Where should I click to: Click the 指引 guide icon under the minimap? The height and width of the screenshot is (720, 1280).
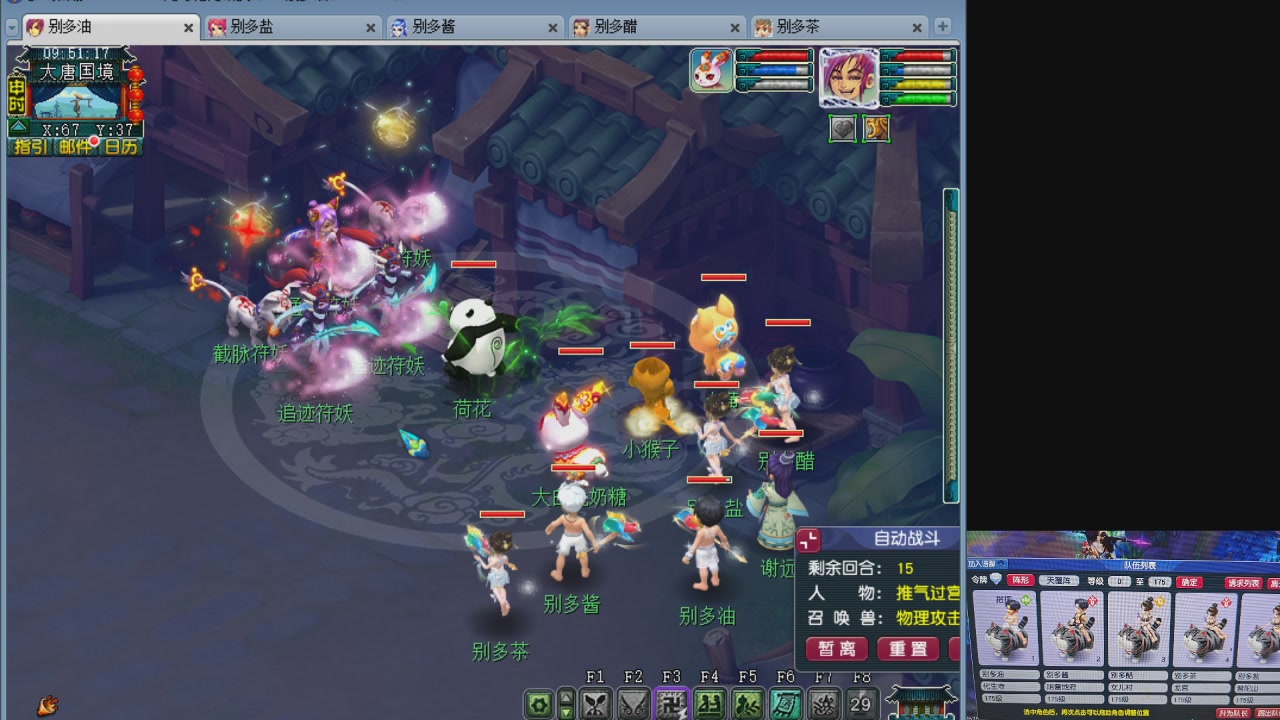[31, 147]
